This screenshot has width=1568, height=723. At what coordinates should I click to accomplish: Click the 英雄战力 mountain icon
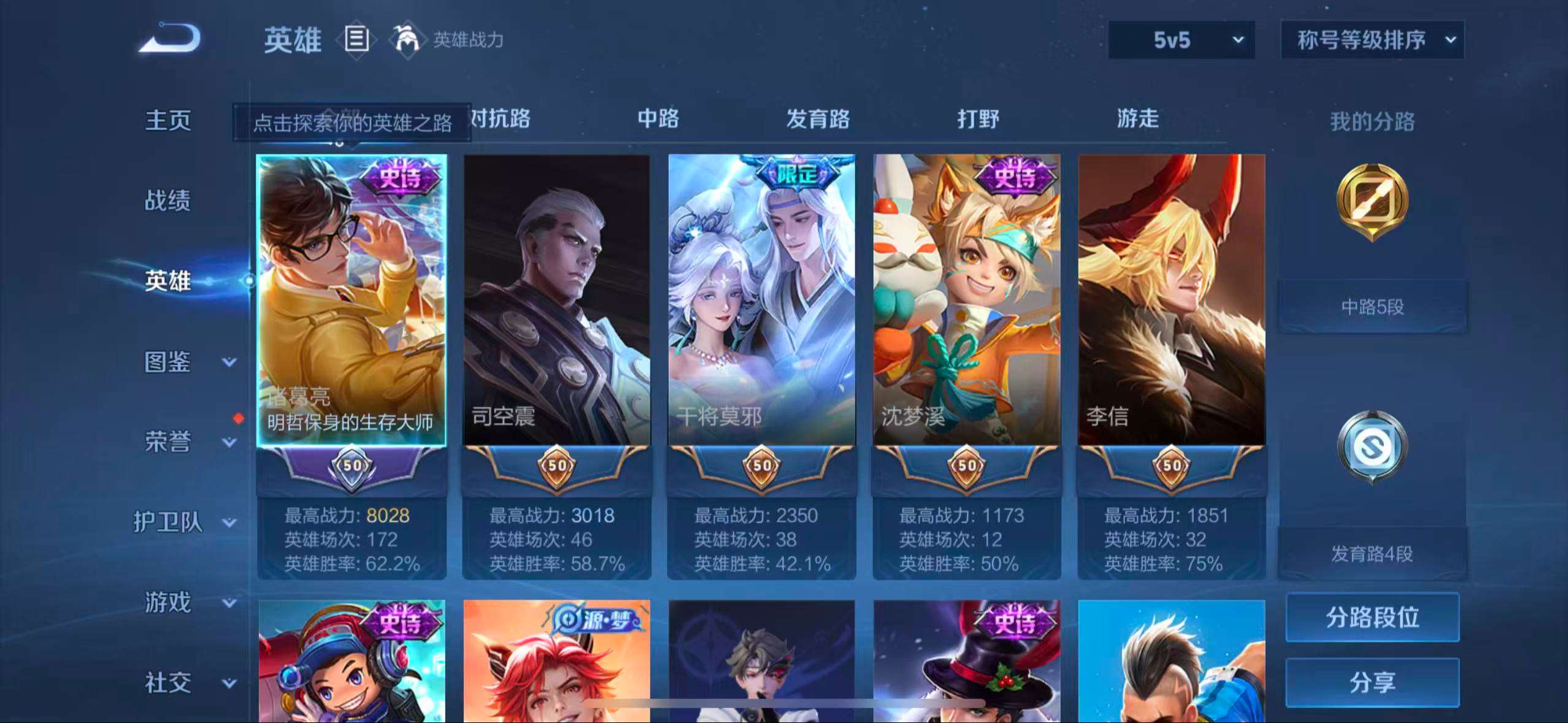click(407, 39)
